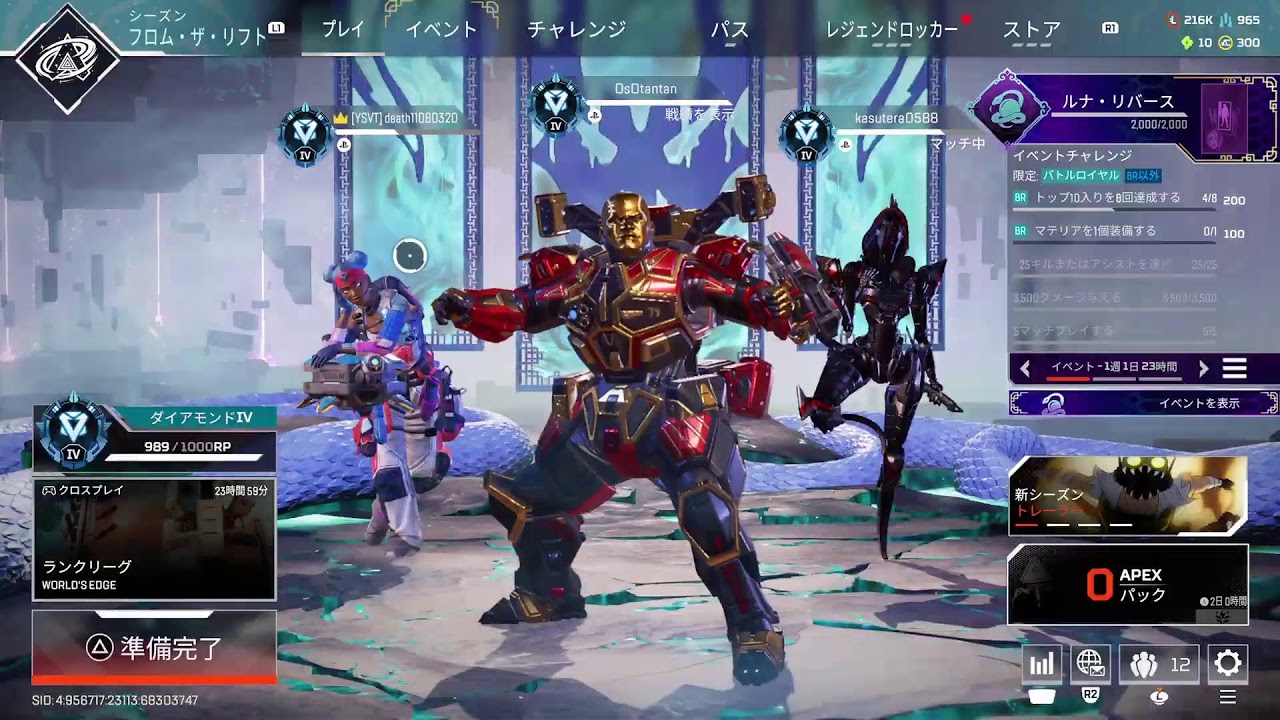Show previous event challenge page

tap(1025, 369)
